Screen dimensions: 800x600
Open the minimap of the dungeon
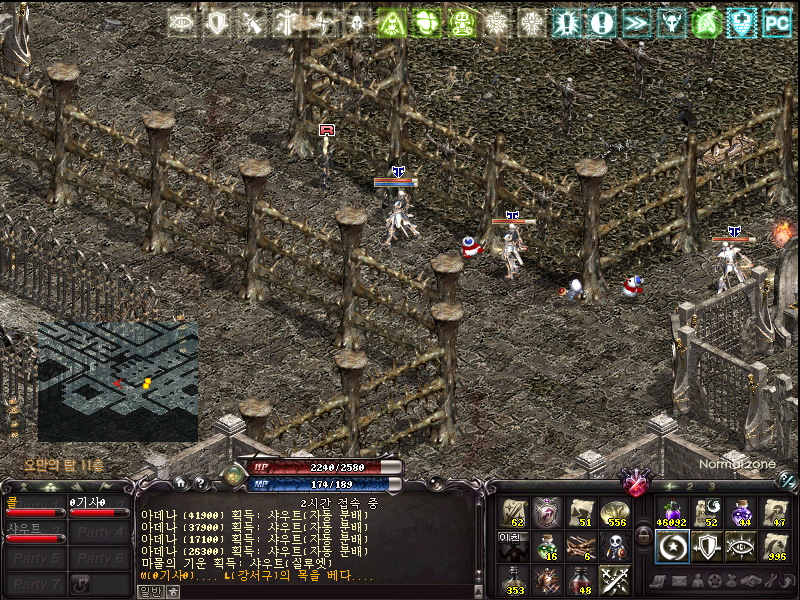point(118,381)
